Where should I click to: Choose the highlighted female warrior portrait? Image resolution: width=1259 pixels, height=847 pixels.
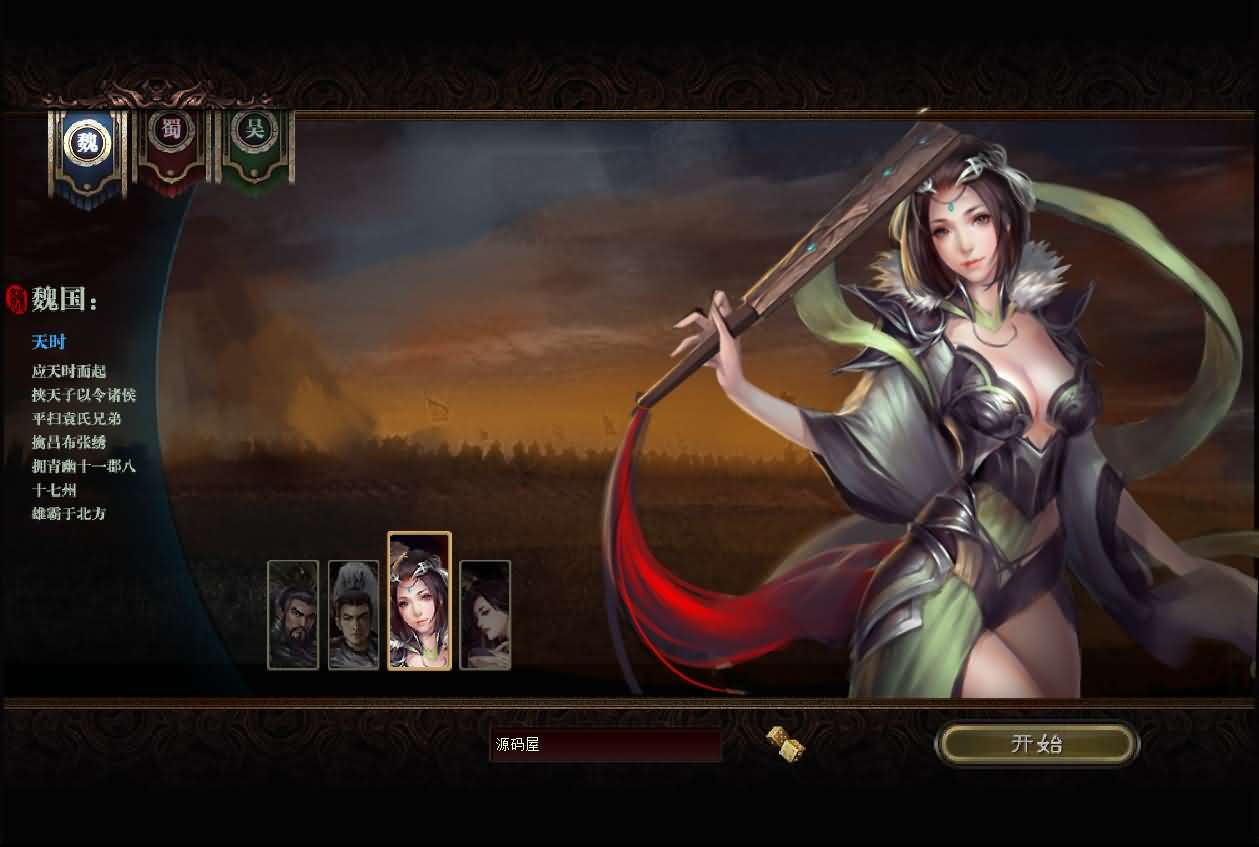click(x=419, y=600)
